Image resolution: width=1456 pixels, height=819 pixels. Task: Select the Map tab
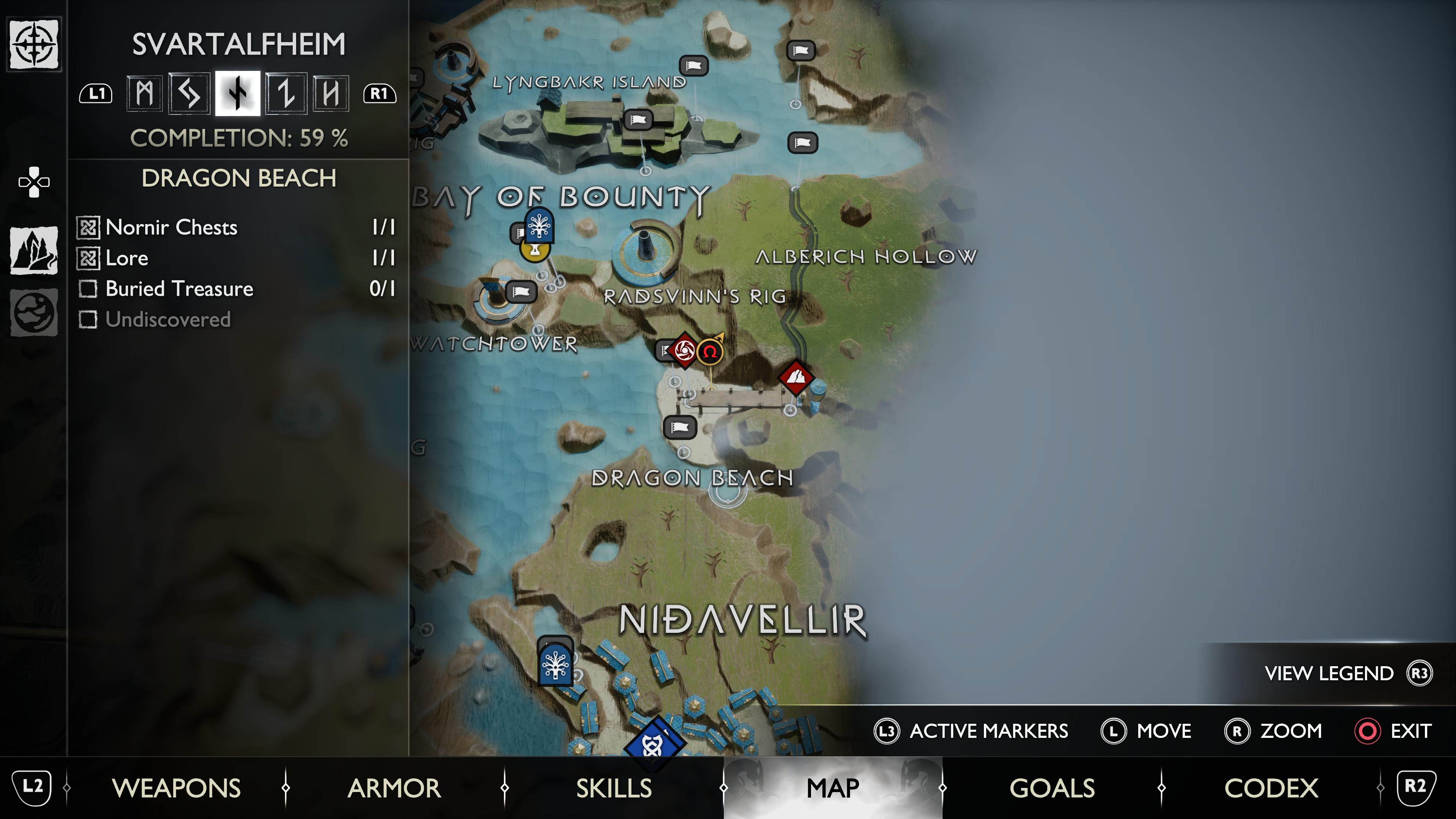tap(833, 788)
